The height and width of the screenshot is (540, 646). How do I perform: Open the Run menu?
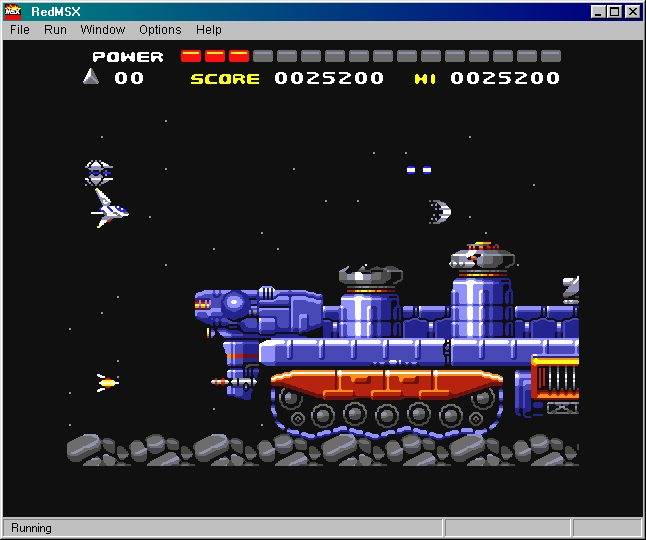point(55,30)
